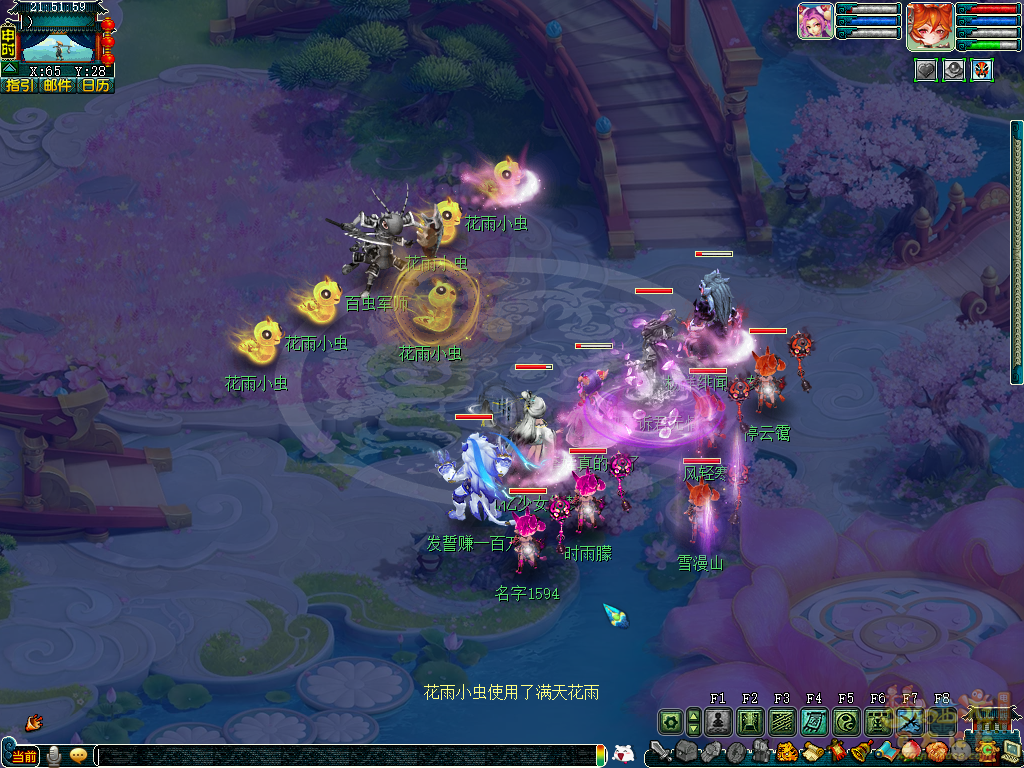Use the F4 scroll banner skill
Screen dimensions: 1024x768
(x=814, y=721)
